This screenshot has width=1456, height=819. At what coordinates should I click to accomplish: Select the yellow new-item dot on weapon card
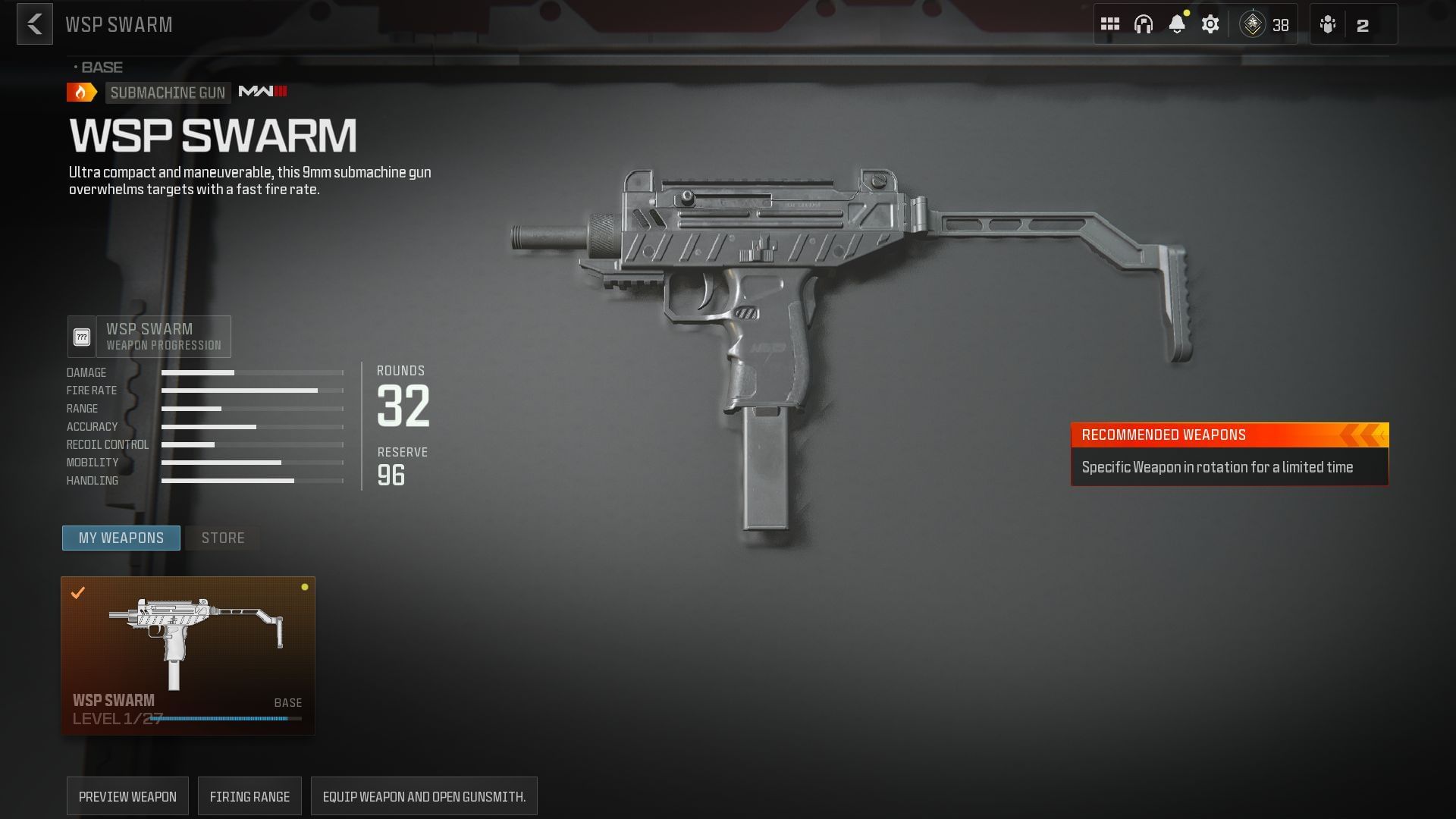306,585
